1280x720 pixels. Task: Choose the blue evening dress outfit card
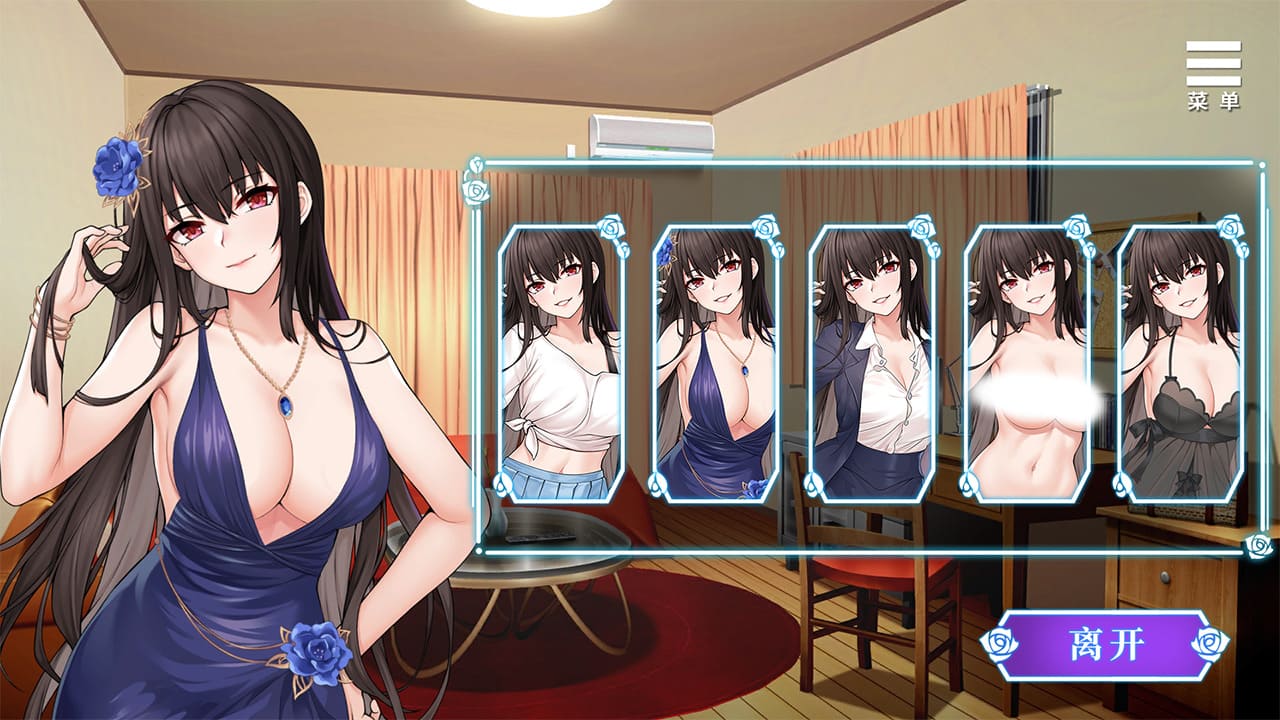tap(716, 363)
